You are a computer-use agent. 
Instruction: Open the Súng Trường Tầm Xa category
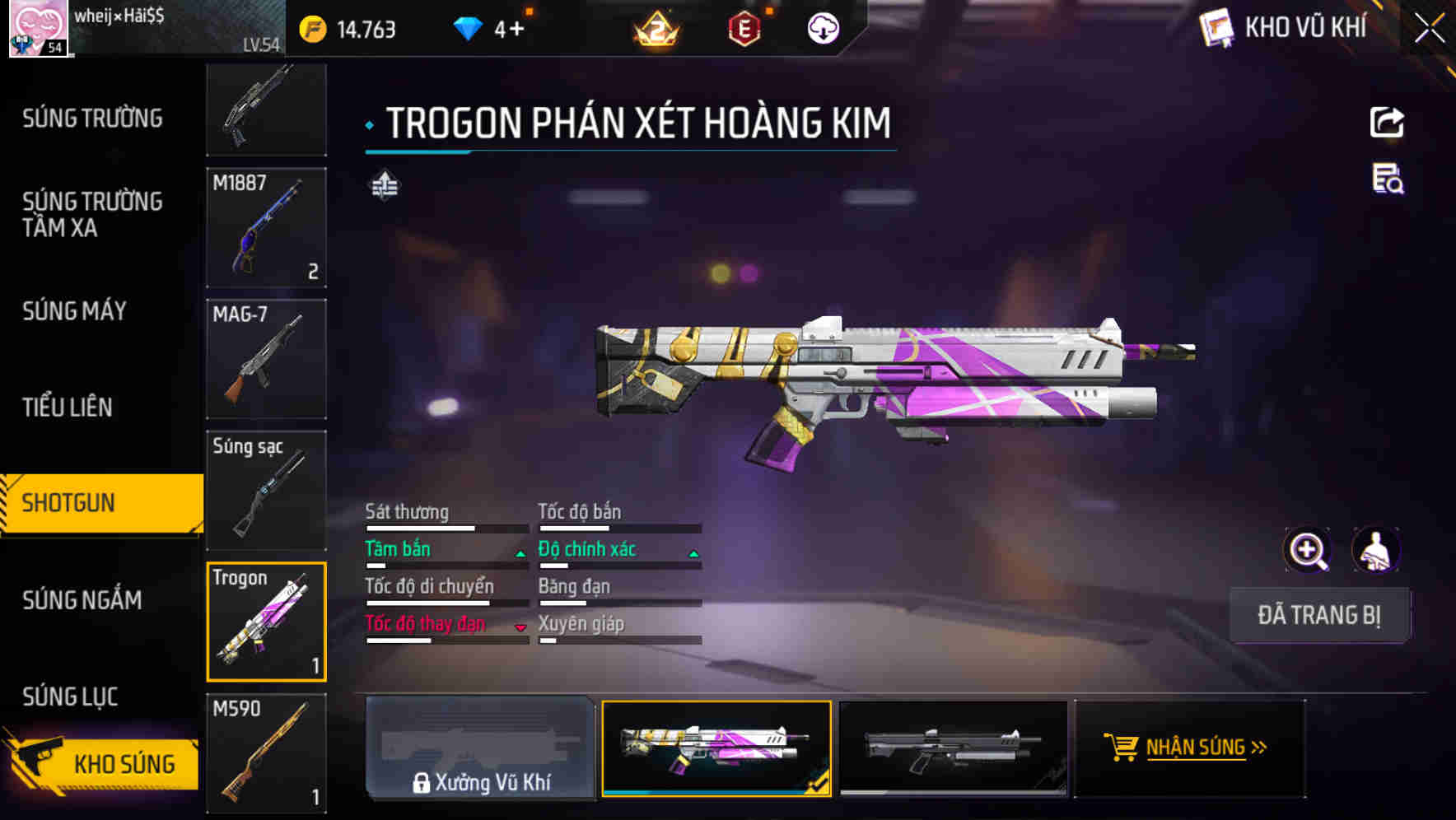point(92,214)
